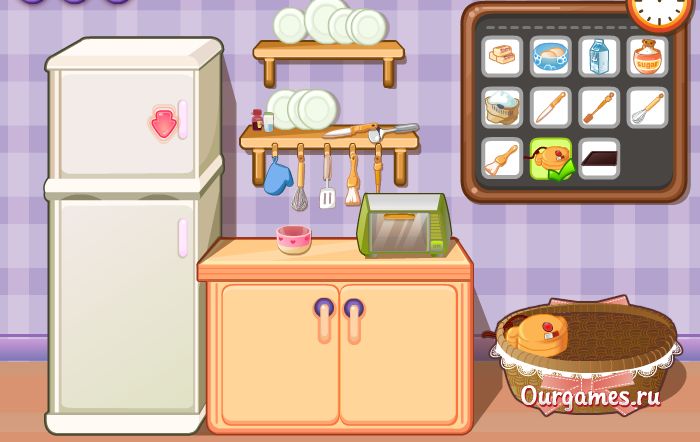Click the green check-marked item slot

tap(550, 158)
